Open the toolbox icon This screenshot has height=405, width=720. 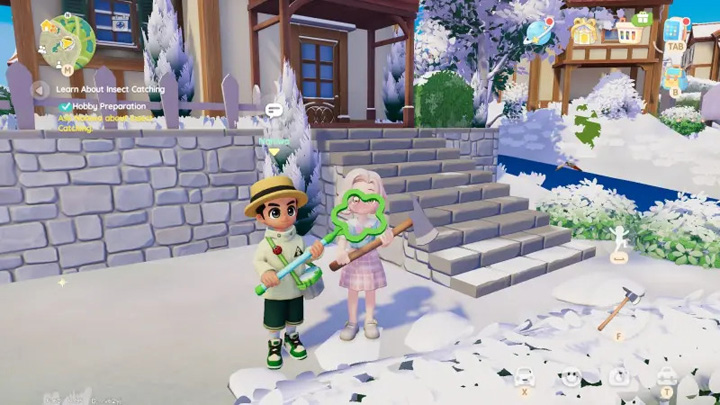click(x=666, y=376)
